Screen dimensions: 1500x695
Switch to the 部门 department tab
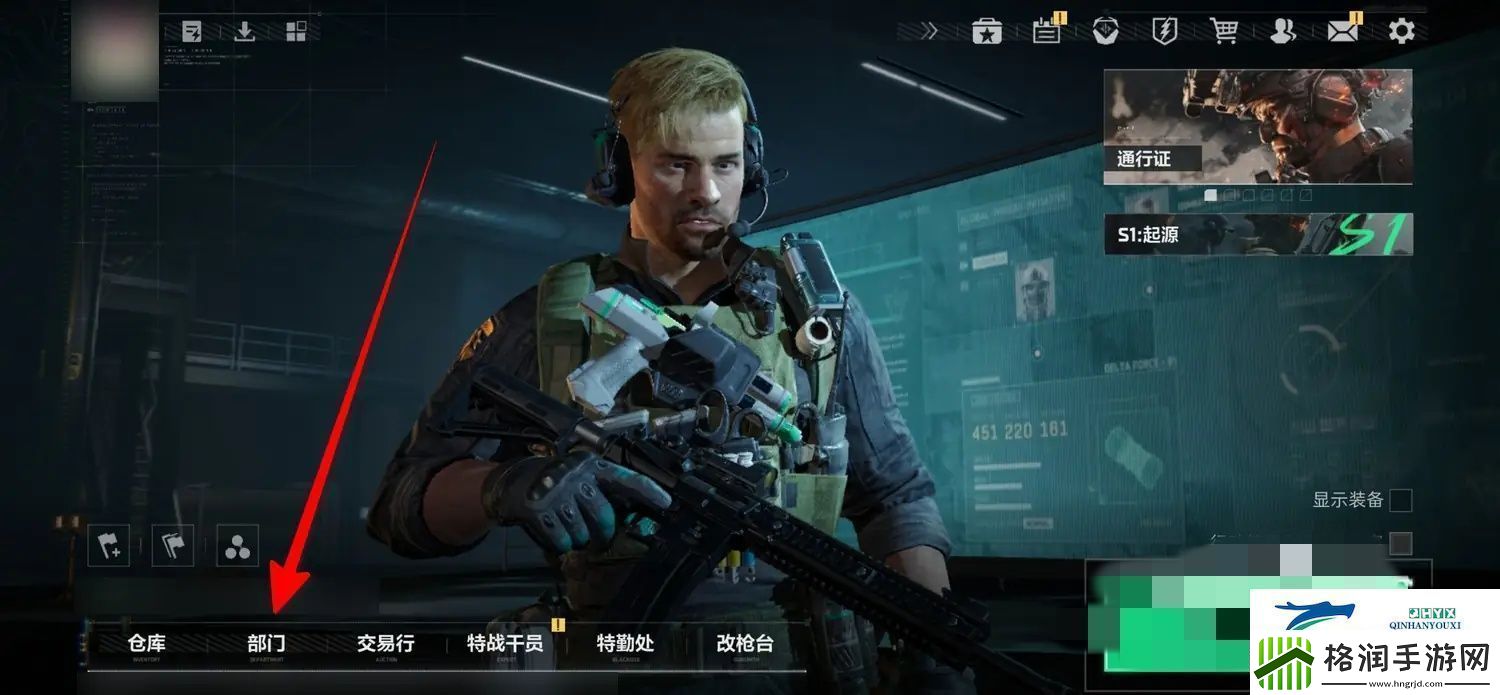pyautogui.click(x=266, y=644)
